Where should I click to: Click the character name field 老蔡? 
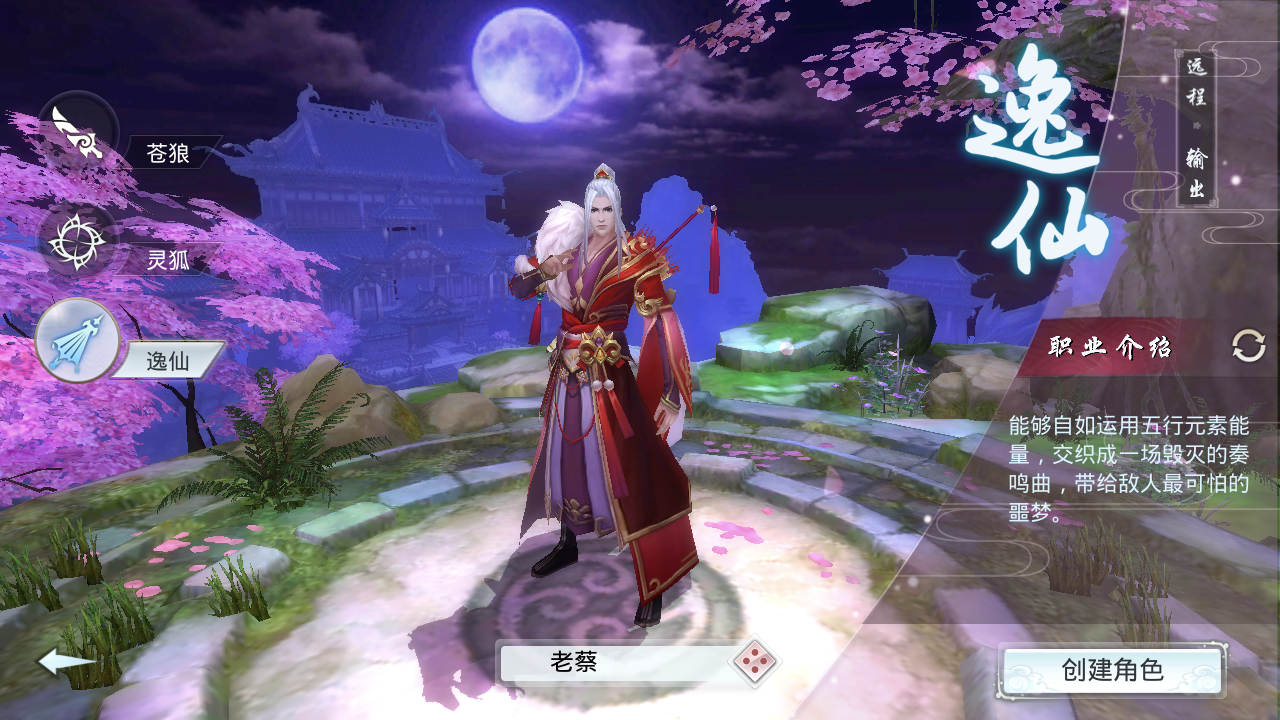pyautogui.click(x=614, y=662)
